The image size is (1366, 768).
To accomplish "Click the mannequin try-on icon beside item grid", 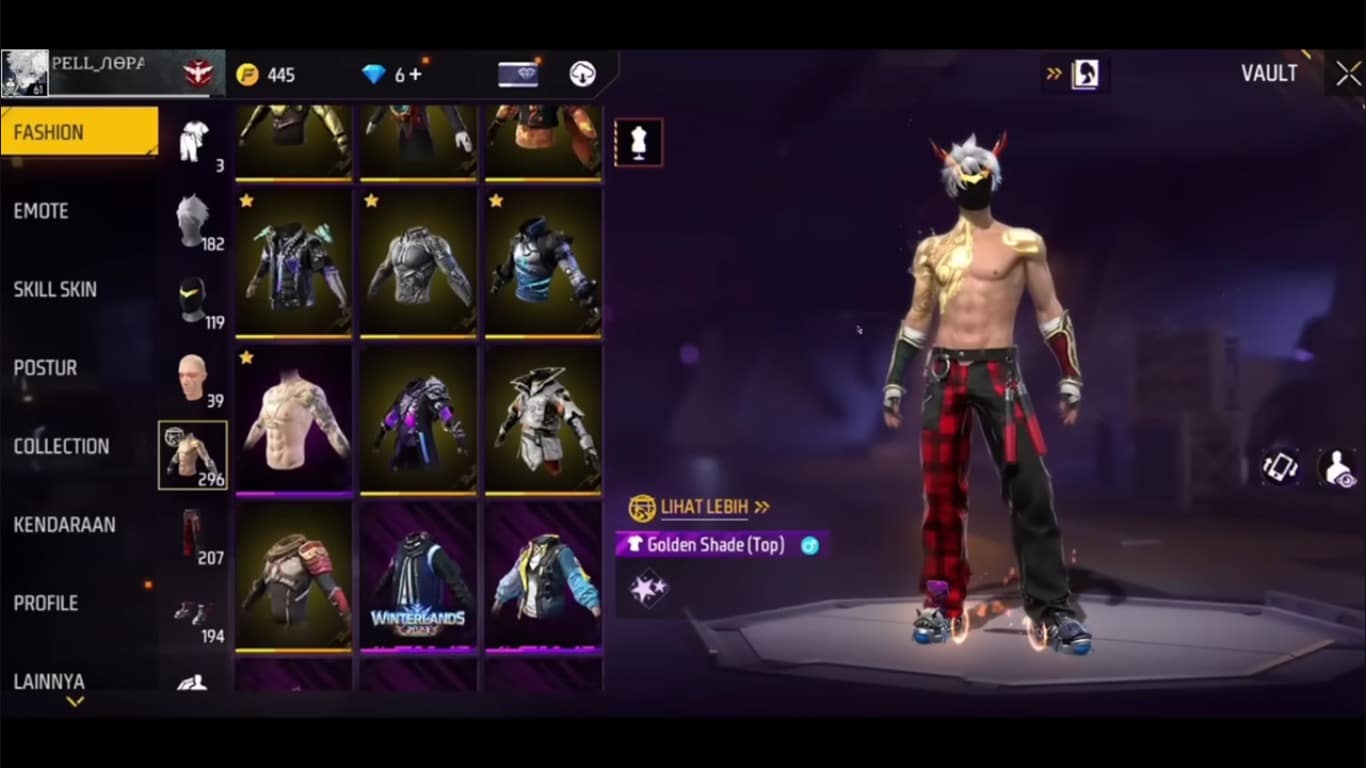I will (x=637, y=141).
